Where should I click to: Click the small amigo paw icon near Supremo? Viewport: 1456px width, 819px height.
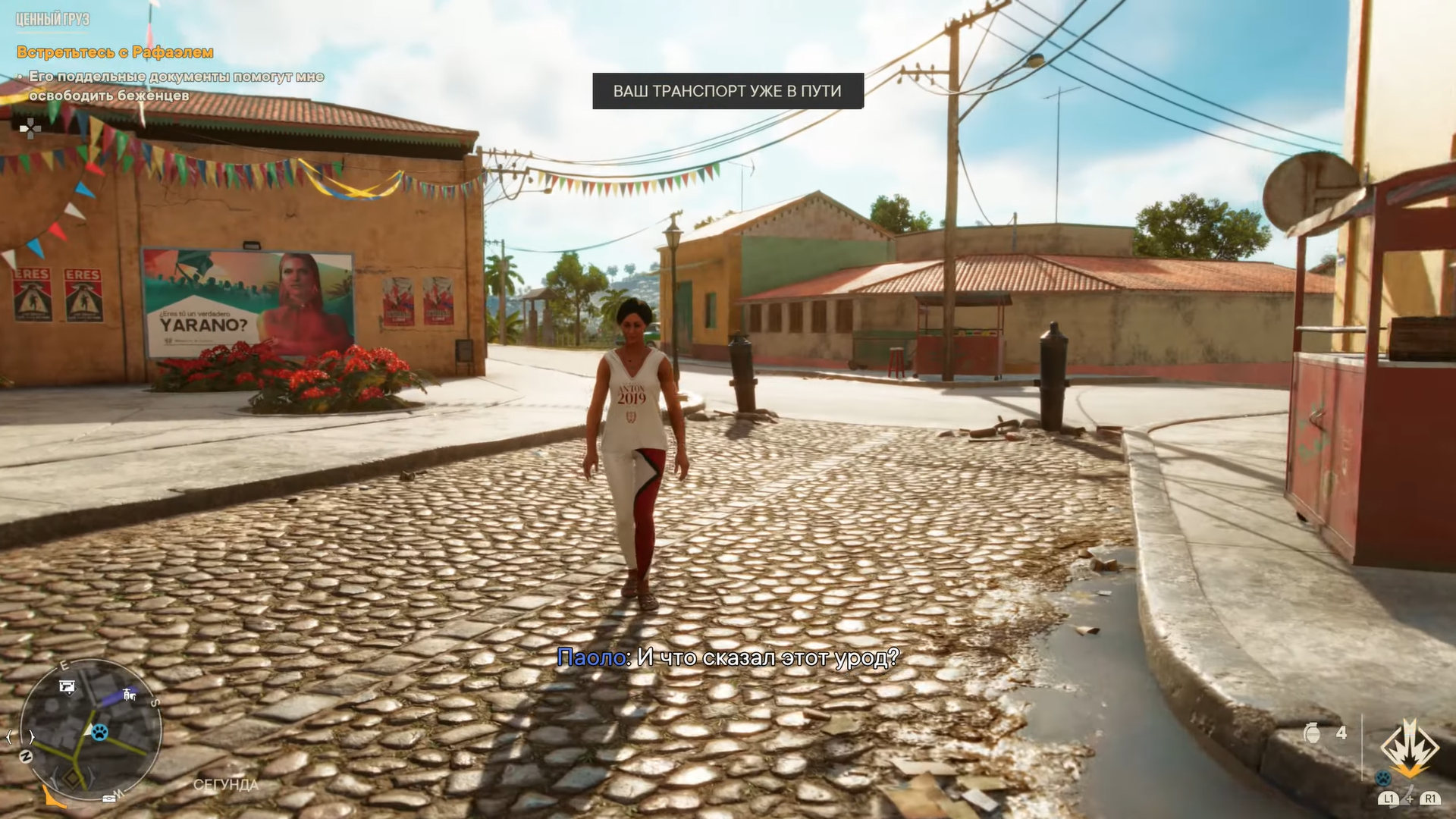tap(1383, 778)
